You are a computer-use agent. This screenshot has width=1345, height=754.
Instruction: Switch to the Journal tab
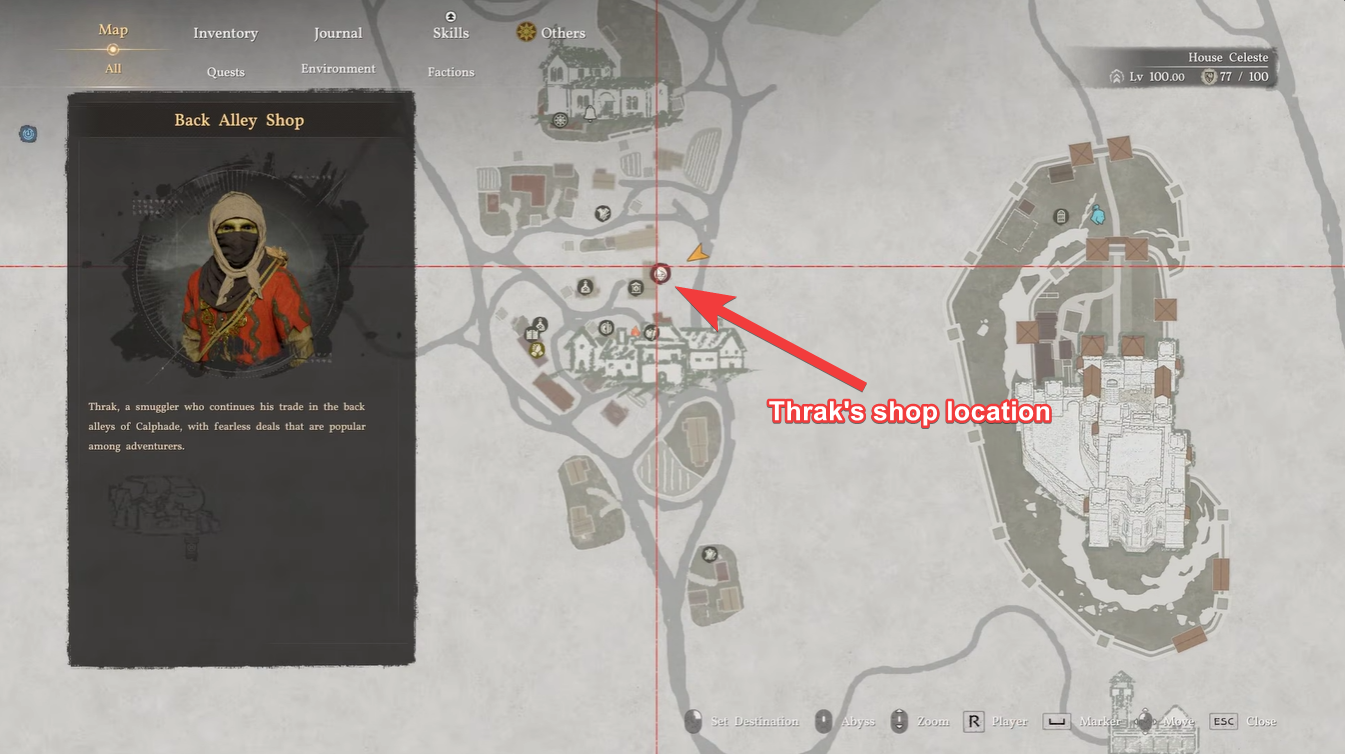coord(338,33)
